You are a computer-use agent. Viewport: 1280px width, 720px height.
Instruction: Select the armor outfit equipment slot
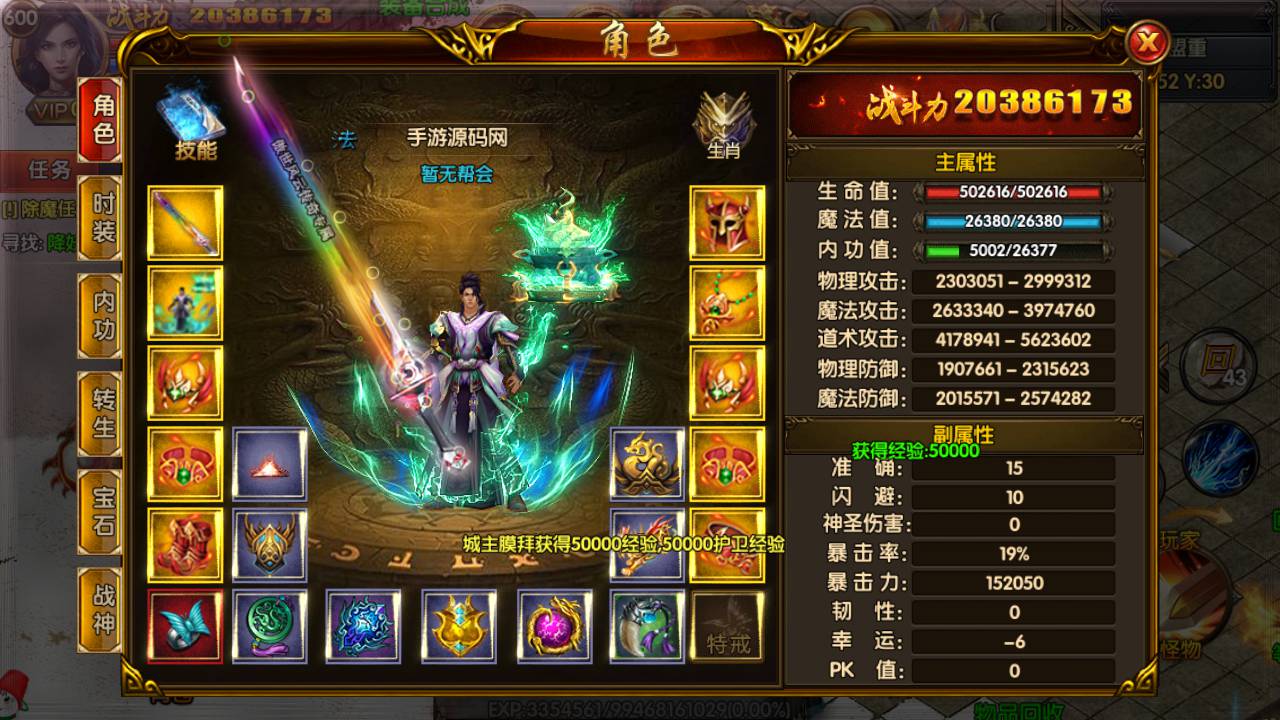(186, 303)
